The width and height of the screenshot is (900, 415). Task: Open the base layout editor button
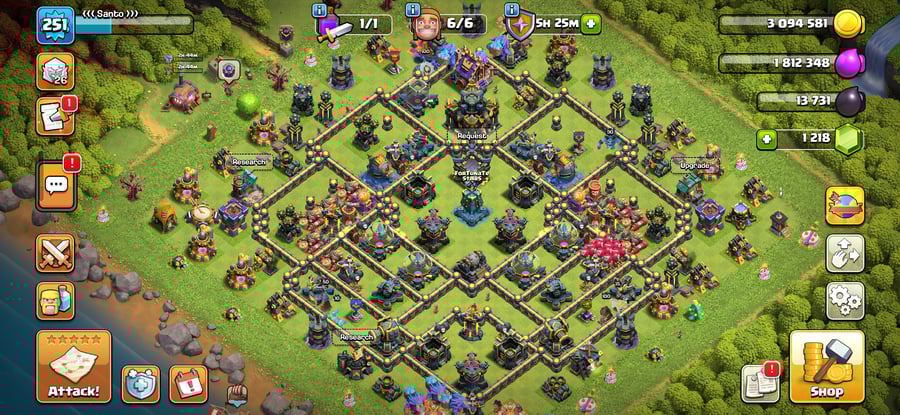[x=844, y=253]
